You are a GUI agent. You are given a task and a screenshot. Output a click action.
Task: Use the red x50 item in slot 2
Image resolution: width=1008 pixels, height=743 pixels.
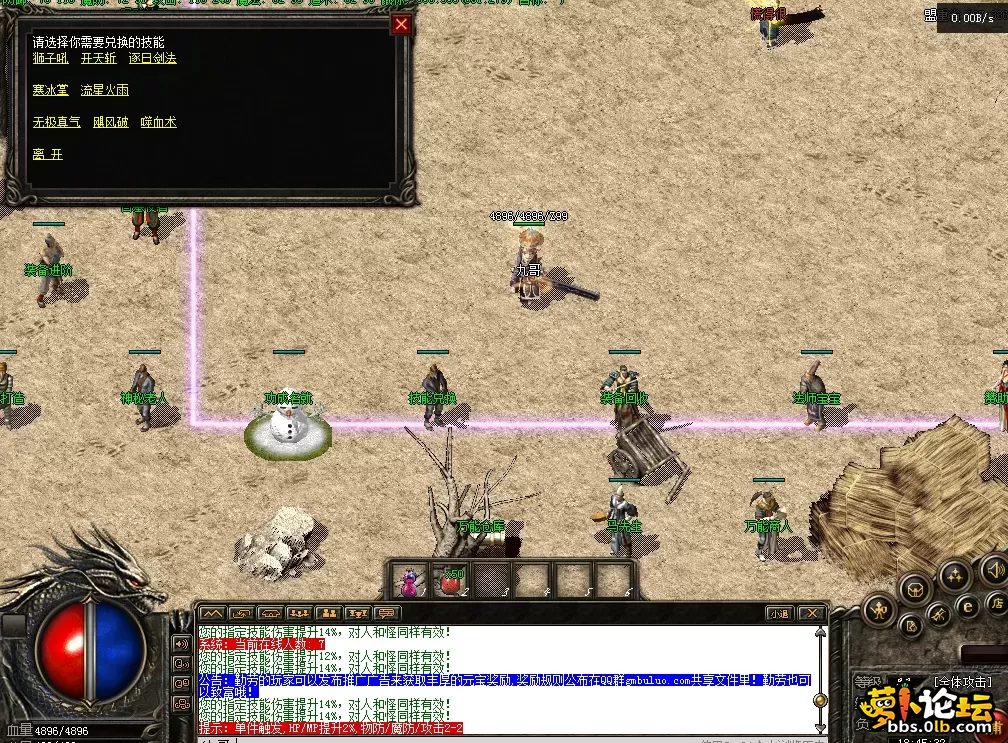tap(450, 580)
